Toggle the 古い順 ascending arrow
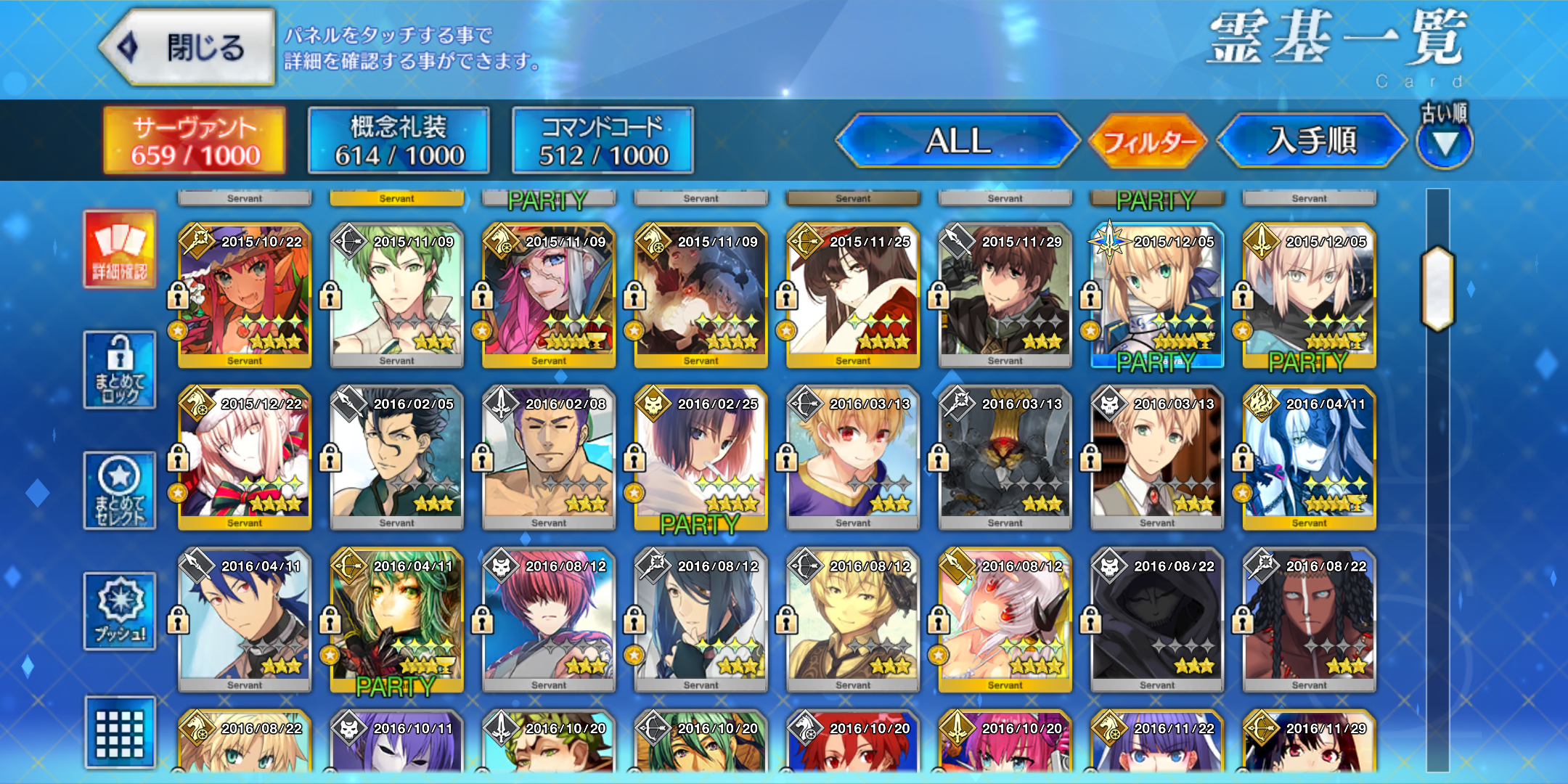 [x=1445, y=142]
